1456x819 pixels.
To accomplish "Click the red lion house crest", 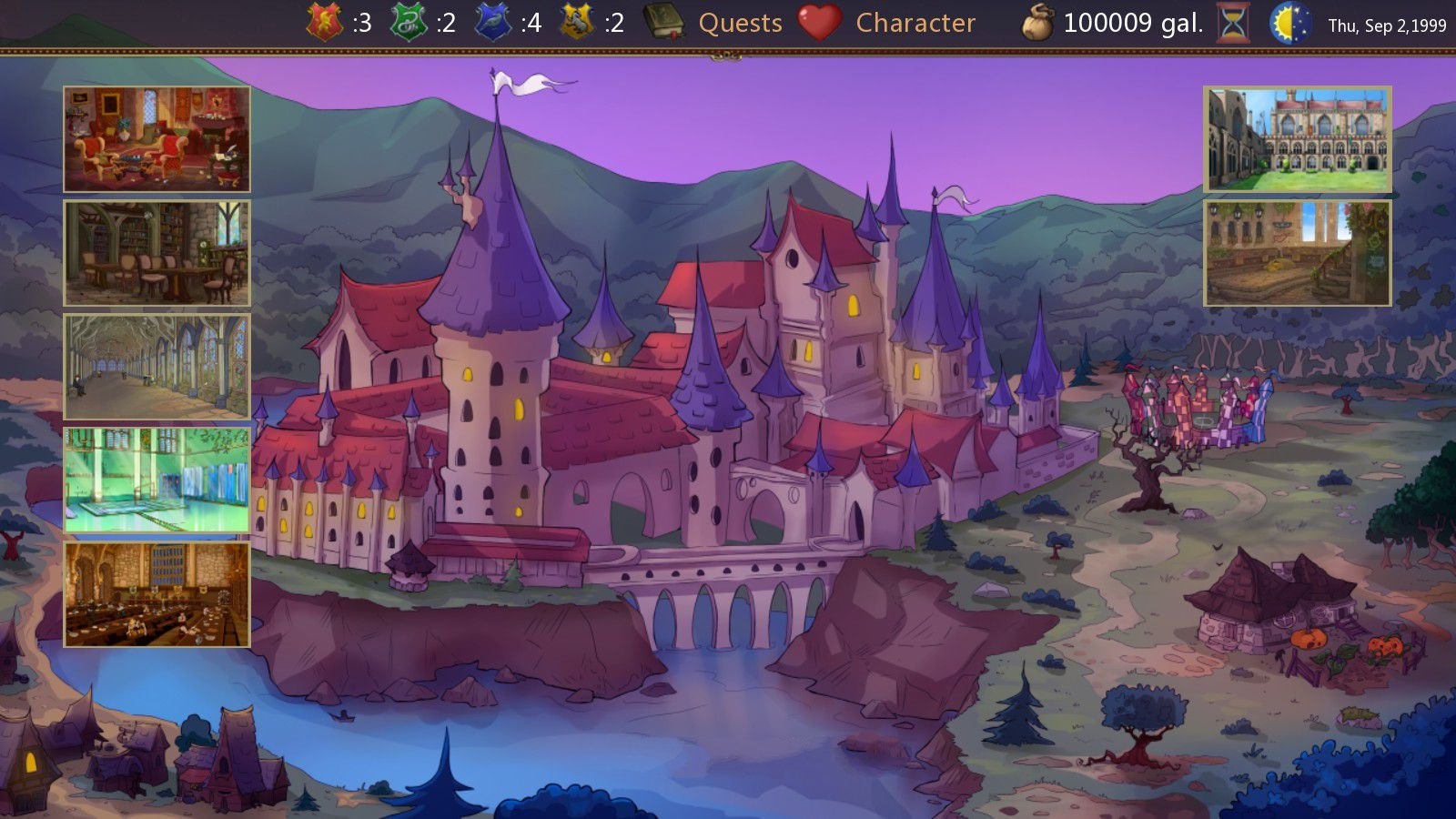I will tap(325, 22).
